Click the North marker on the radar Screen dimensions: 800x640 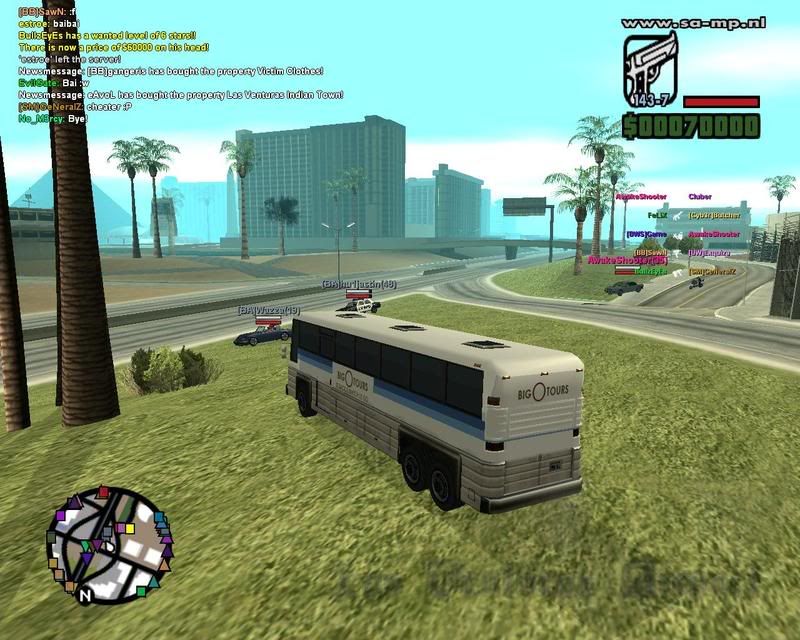[x=85, y=595]
